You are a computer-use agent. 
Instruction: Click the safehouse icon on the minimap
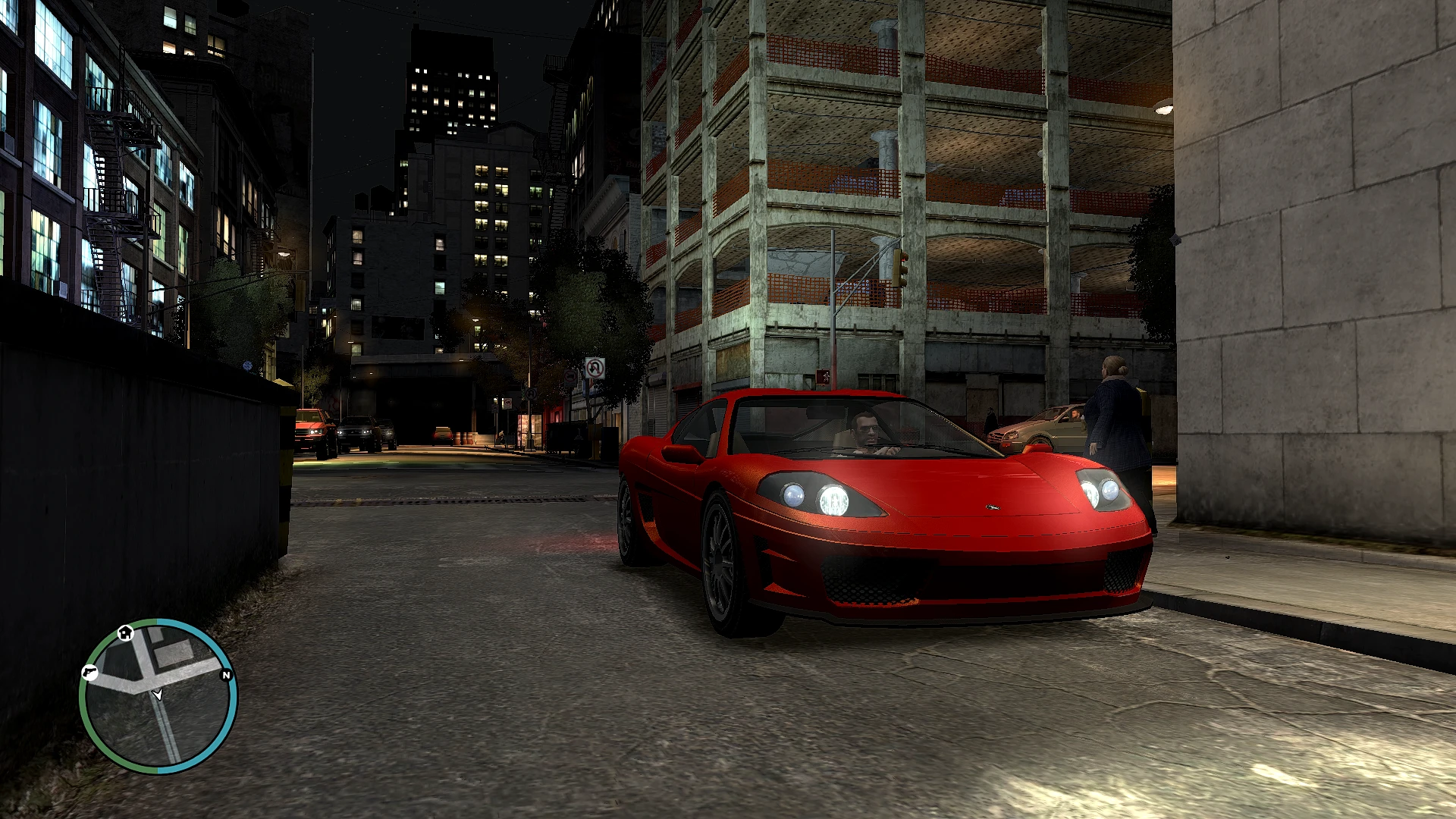(x=125, y=632)
